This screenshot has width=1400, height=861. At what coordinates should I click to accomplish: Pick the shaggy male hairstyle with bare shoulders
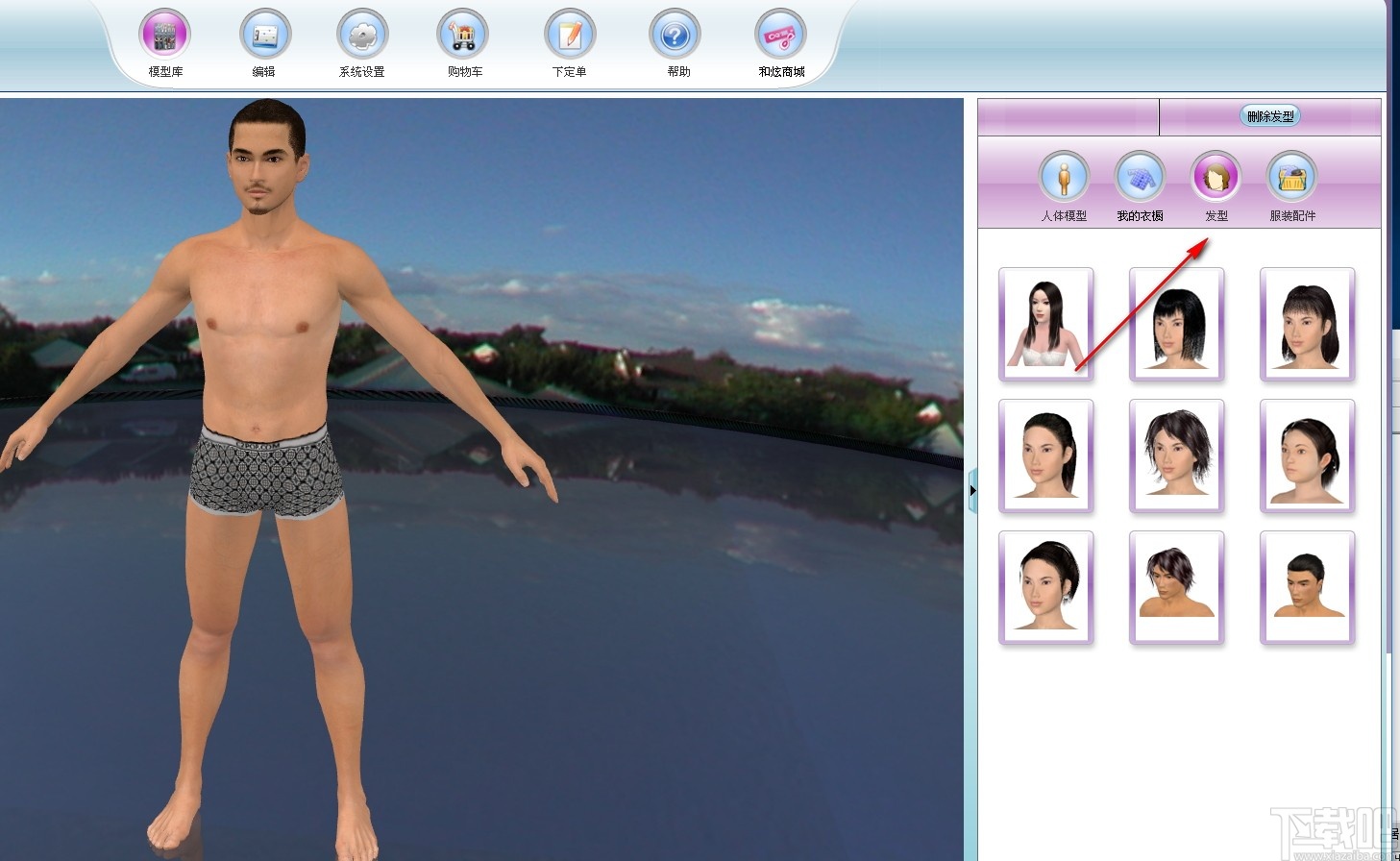pyautogui.click(x=1177, y=587)
